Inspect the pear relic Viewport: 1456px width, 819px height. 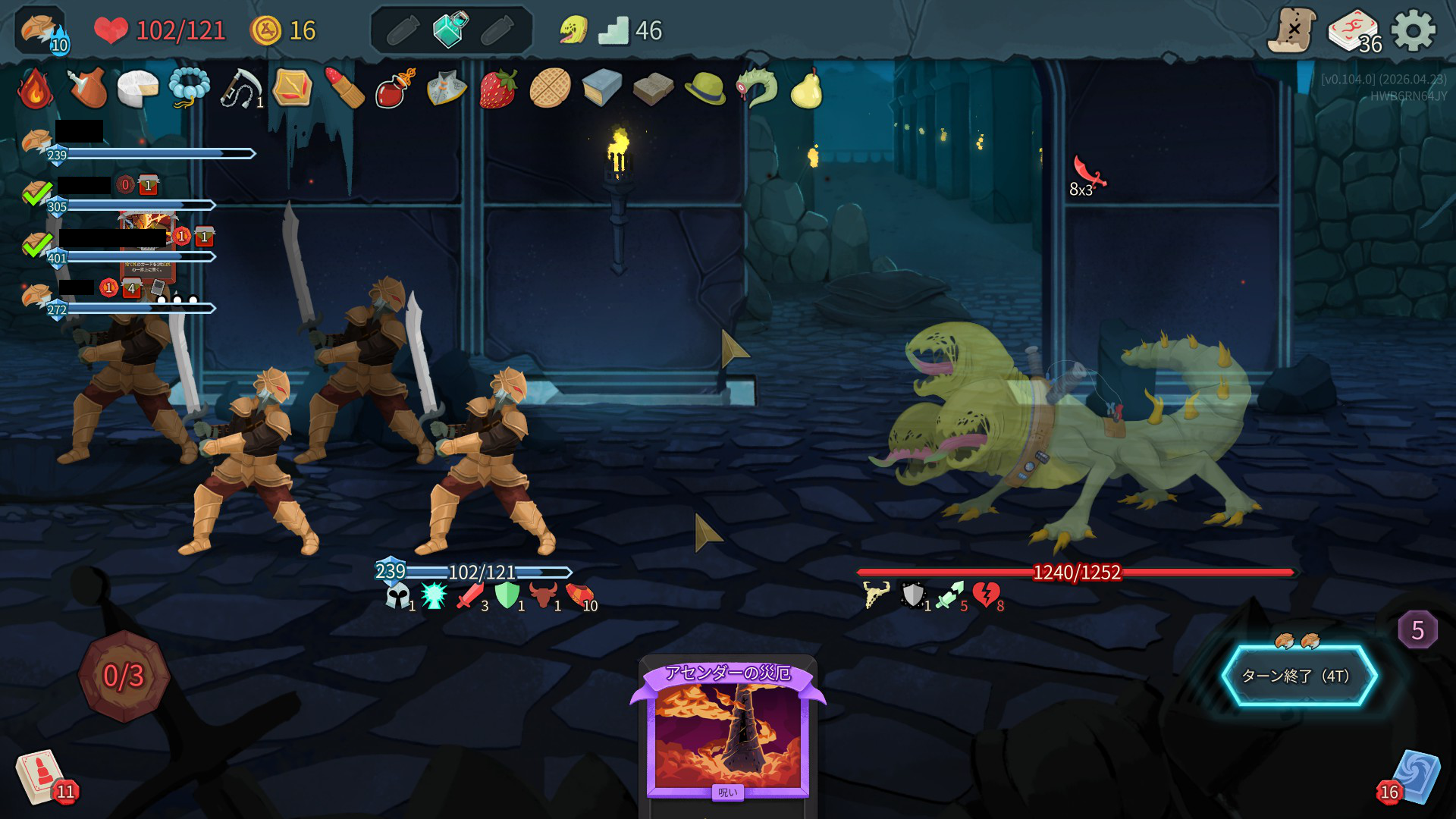coord(806,89)
